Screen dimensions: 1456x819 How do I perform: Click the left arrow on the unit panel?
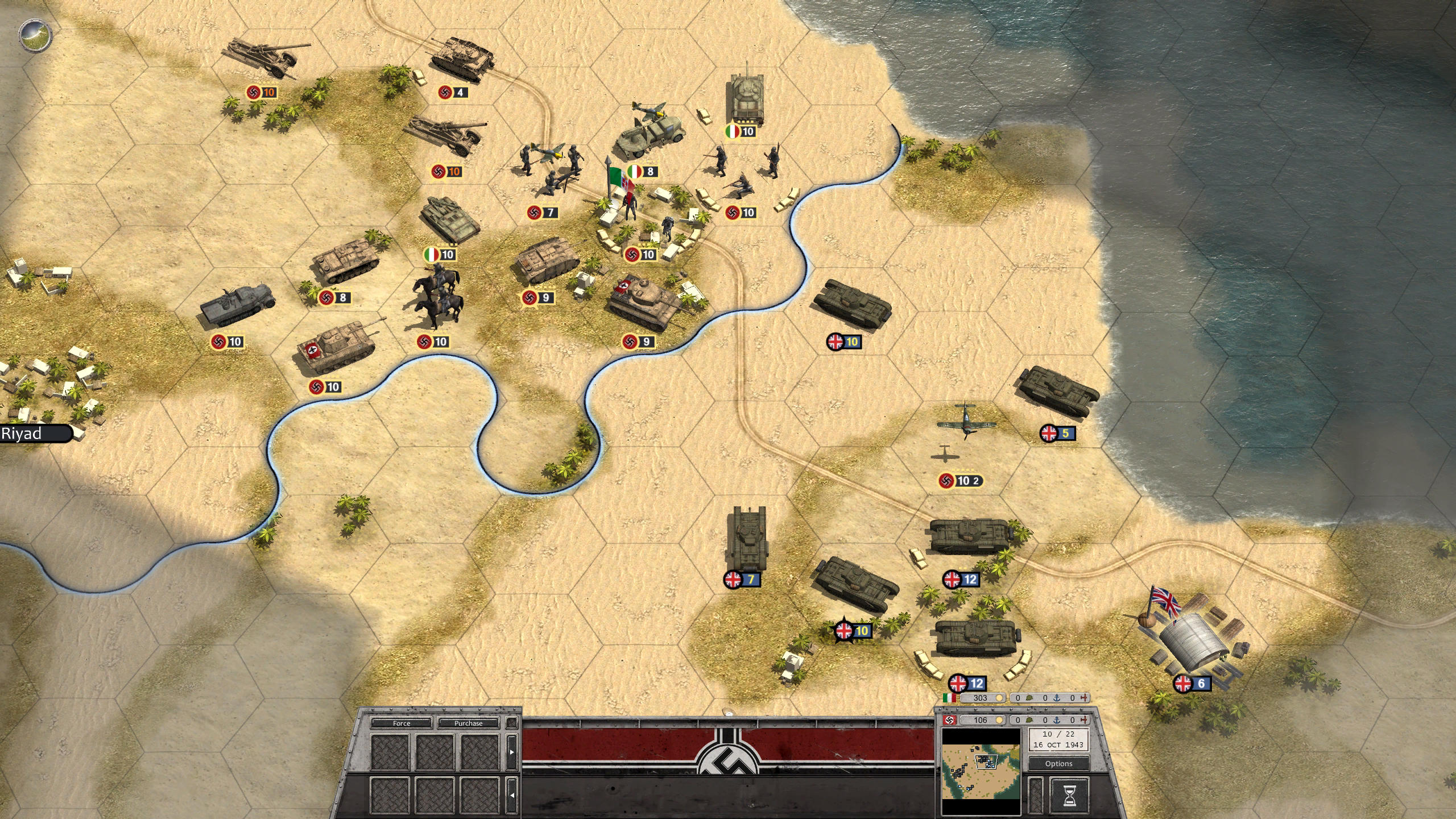click(x=512, y=795)
